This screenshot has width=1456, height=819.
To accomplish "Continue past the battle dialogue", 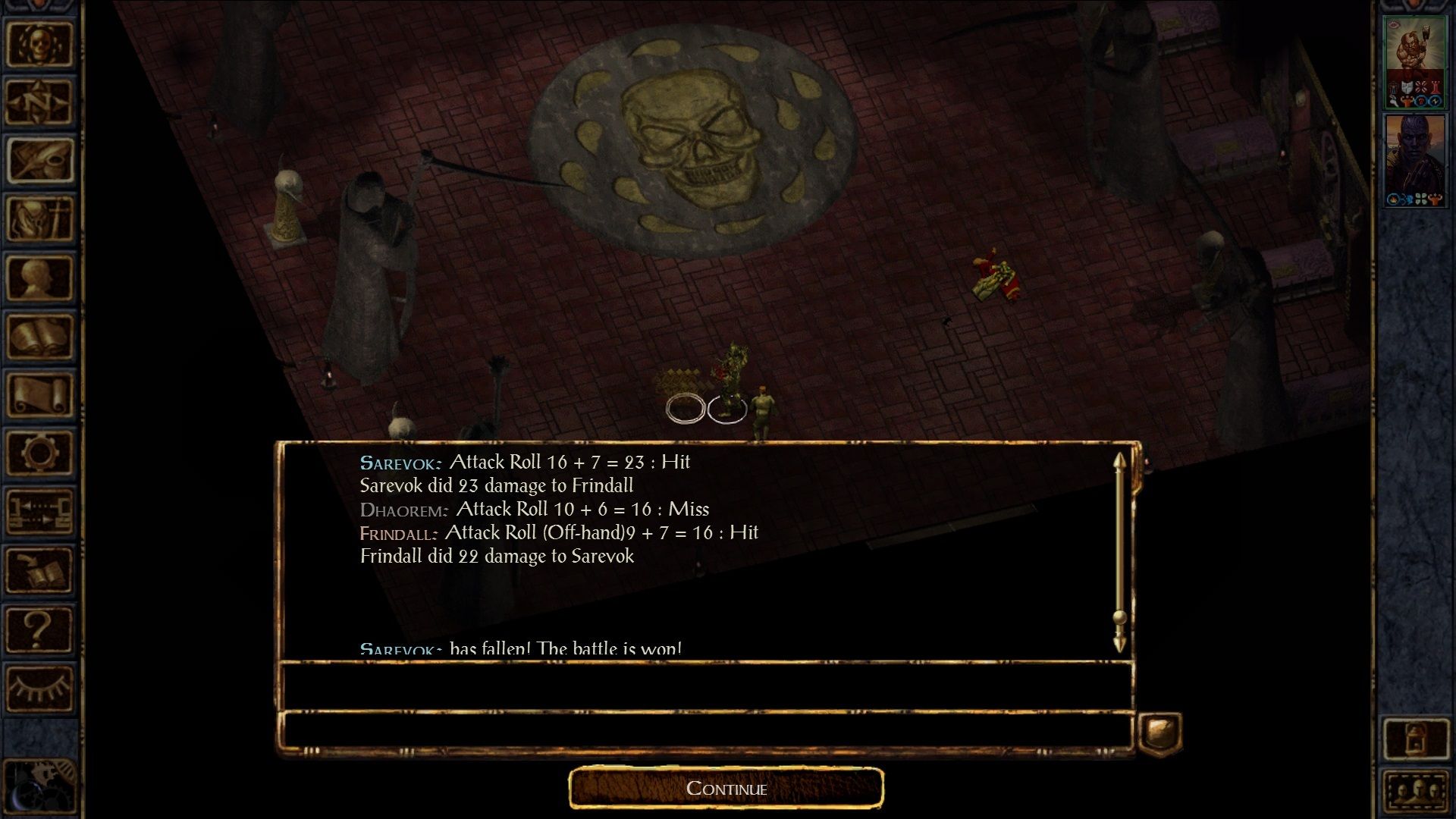I will click(726, 789).
